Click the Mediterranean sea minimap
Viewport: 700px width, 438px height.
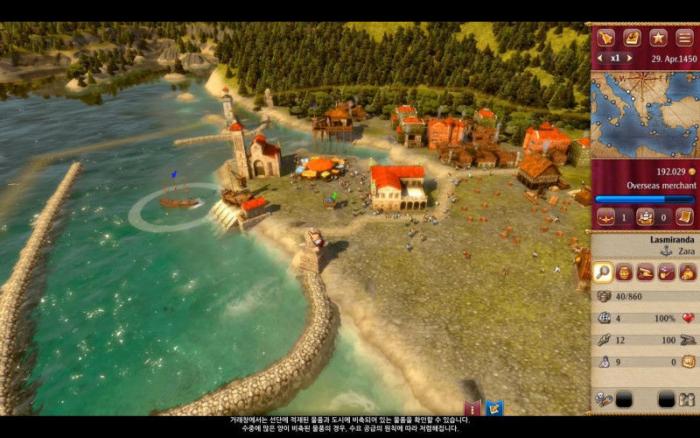point(645,113)
